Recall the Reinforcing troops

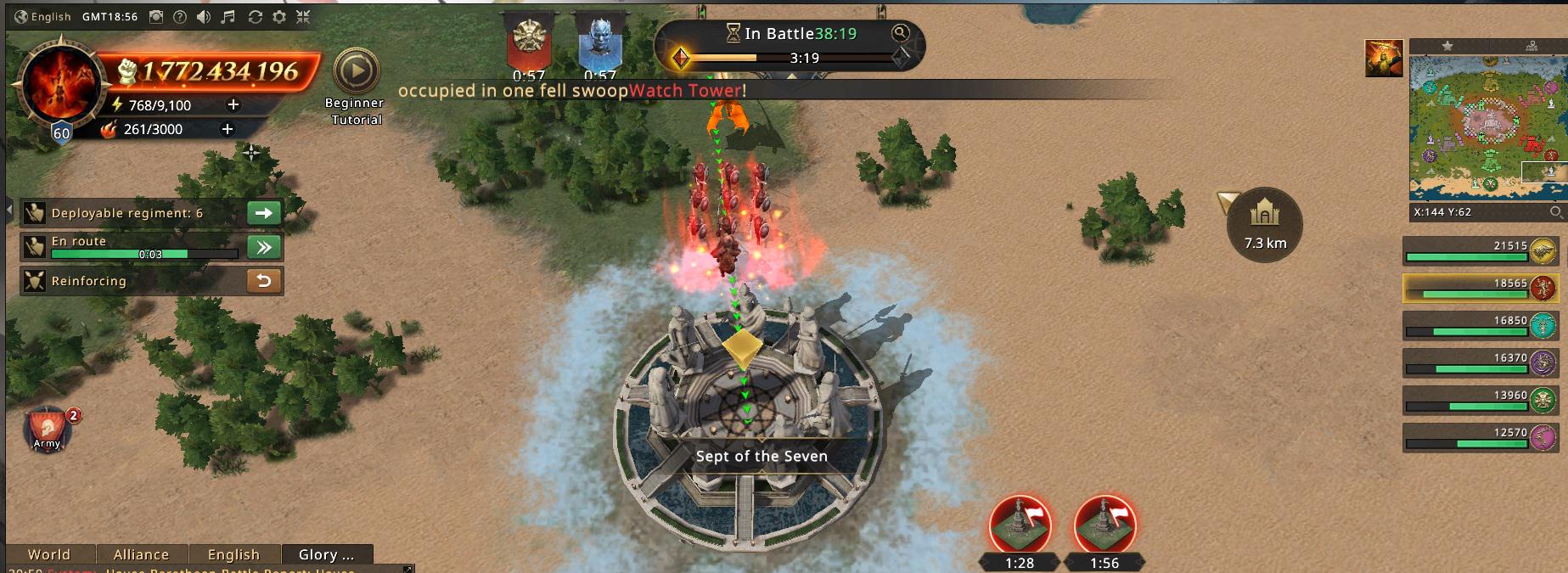[x=263, y=281]
